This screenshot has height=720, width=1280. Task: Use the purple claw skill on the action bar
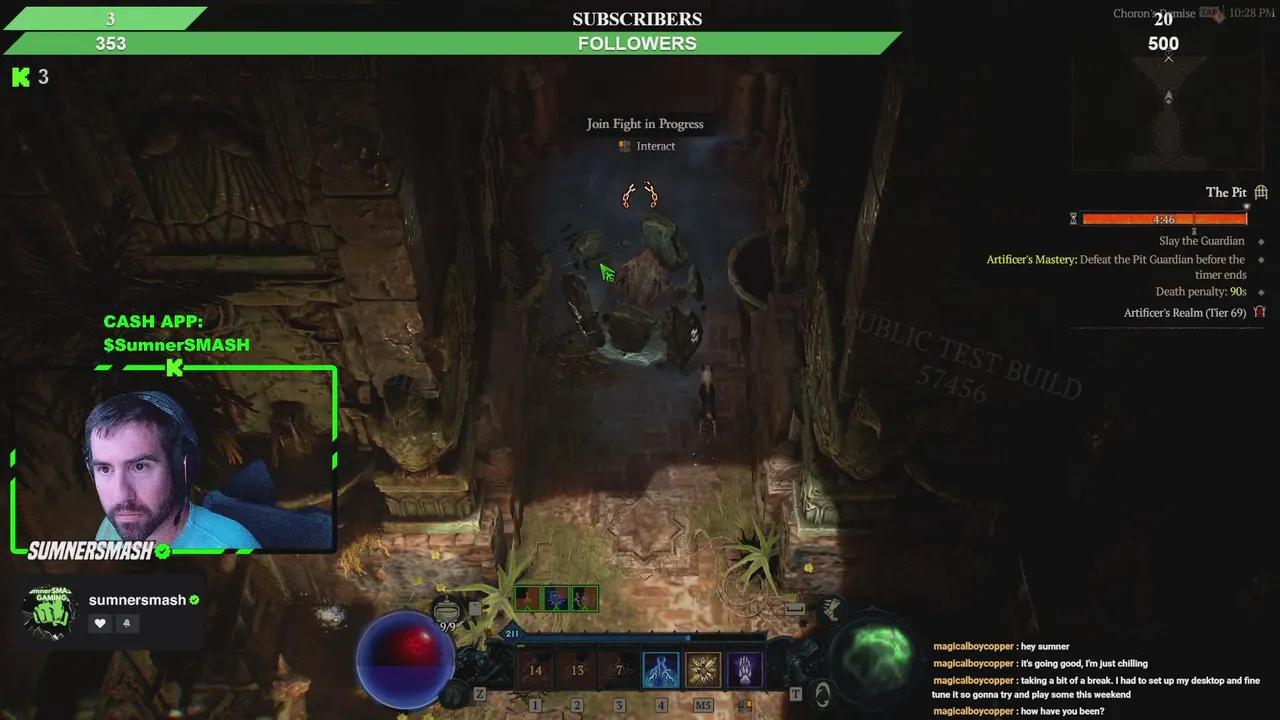[745, 670]
